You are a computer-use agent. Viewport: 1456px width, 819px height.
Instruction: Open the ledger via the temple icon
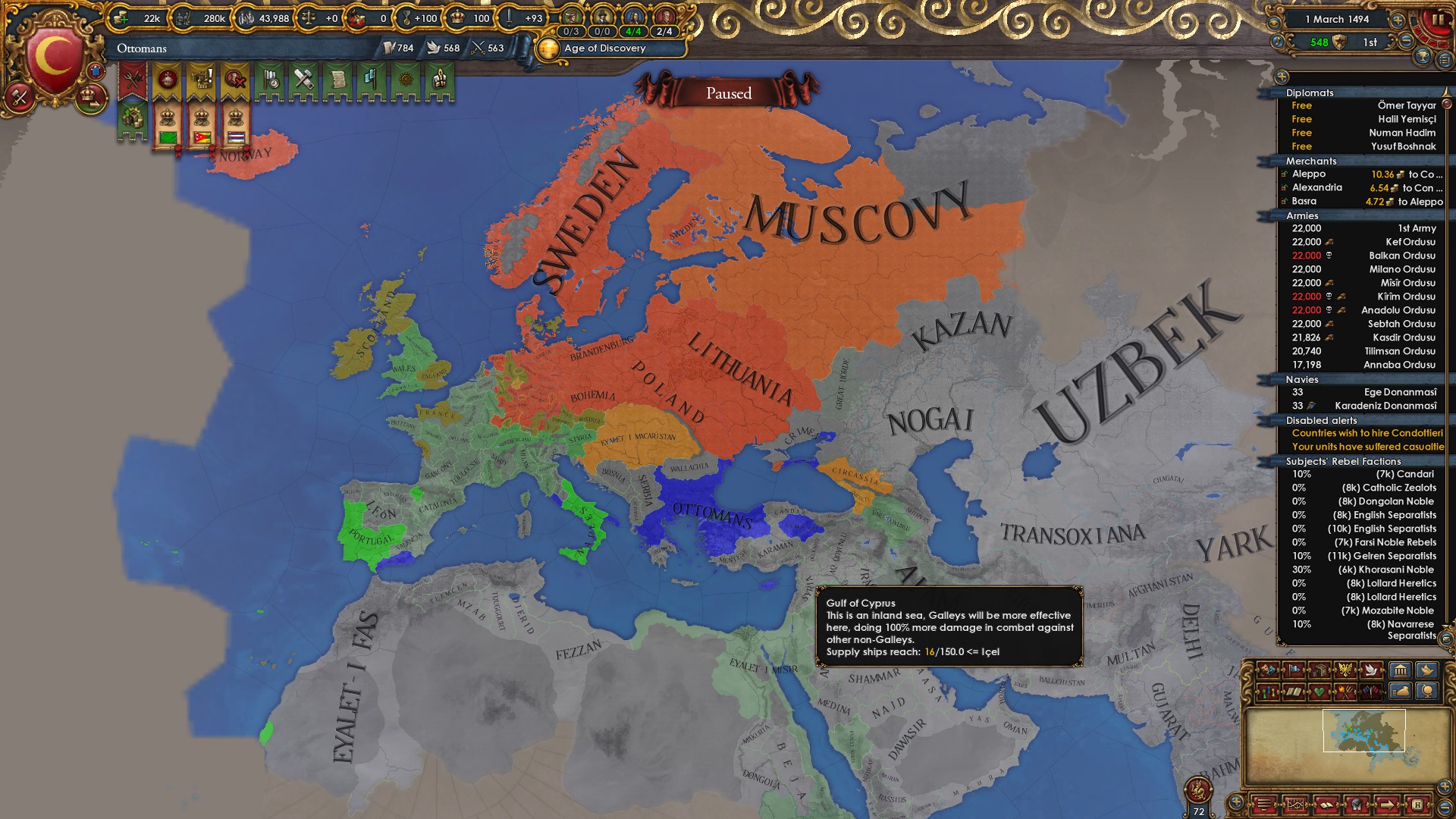[x=1401, y=670]
